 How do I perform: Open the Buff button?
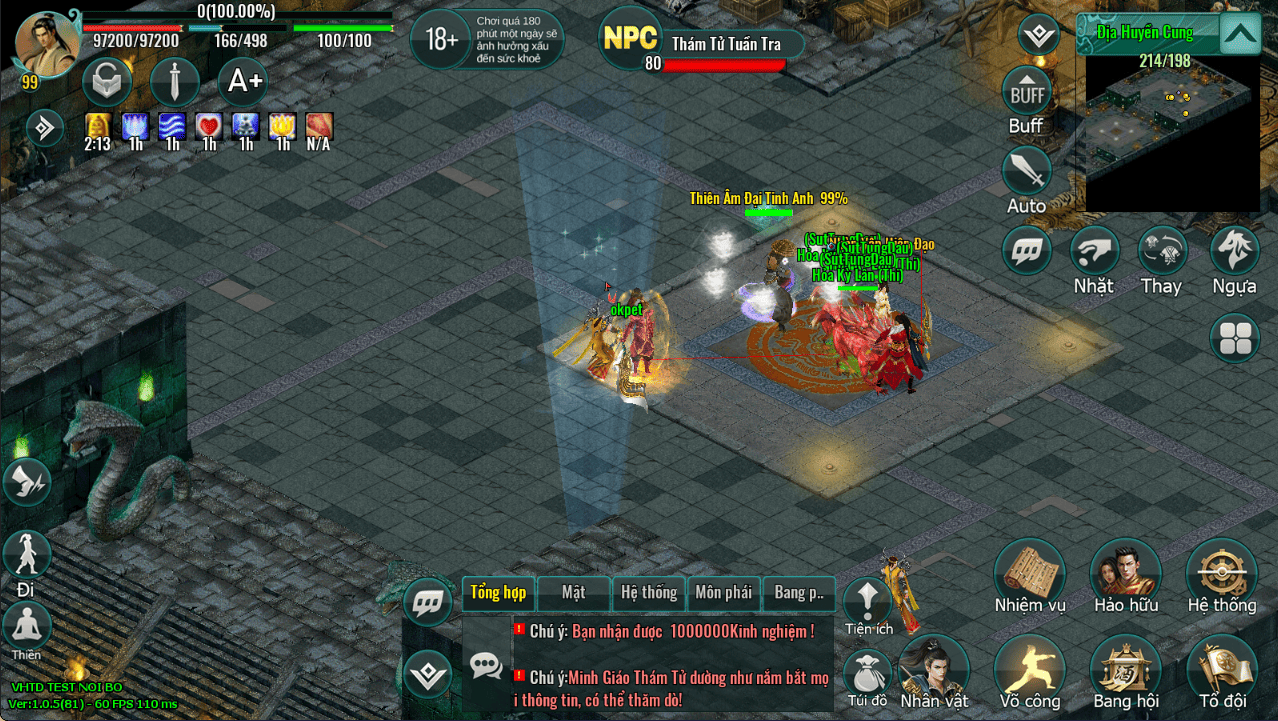coord(1027,93)
